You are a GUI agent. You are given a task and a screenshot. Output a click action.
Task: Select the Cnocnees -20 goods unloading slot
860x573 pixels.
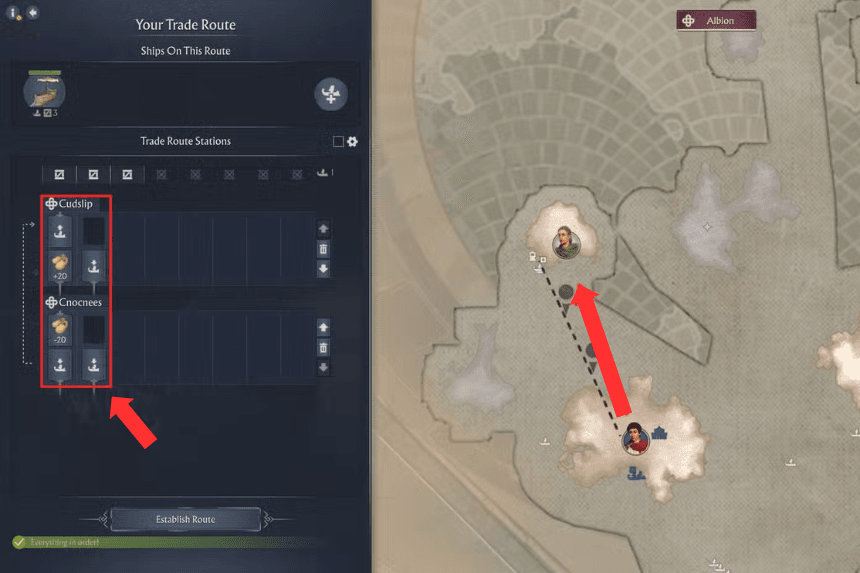[x=60, y=328]
